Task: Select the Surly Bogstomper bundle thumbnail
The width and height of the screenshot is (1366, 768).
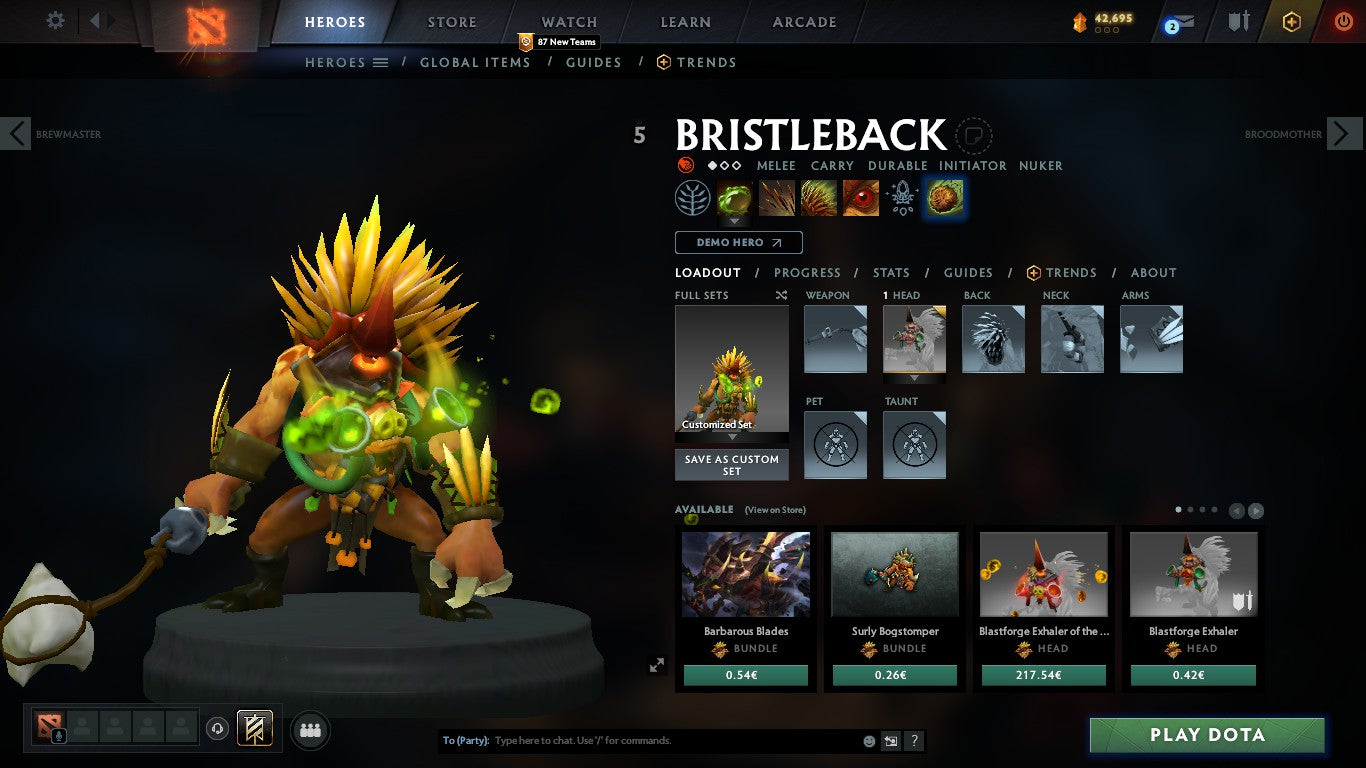Action: pyautogui.click(x=894, y=573)
